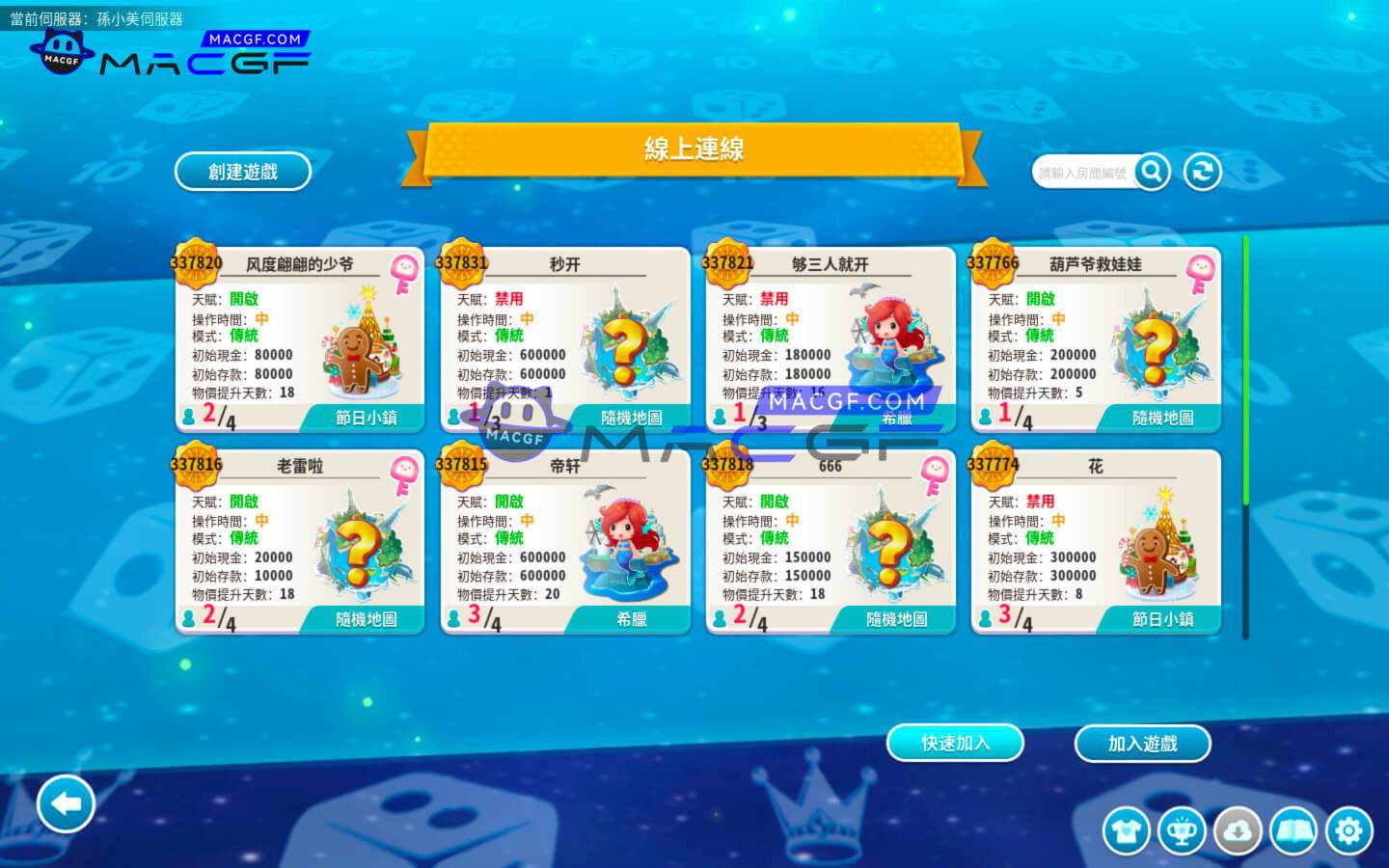Click the pink key icon on room 337820
This screenshot has width=1389, height=868.
click(x=404, y=270)
